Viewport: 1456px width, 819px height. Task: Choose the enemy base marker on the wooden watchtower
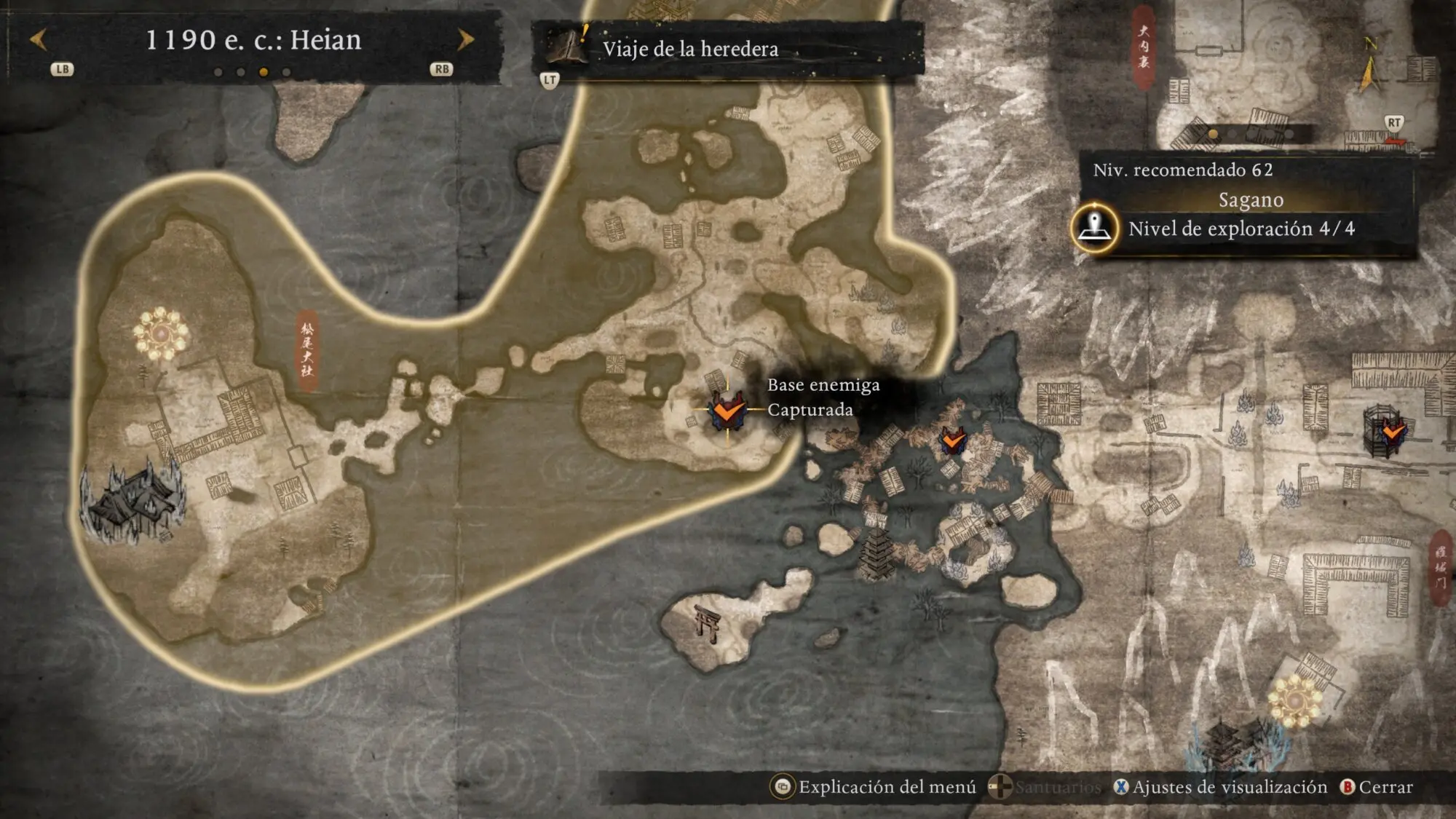1391,432
